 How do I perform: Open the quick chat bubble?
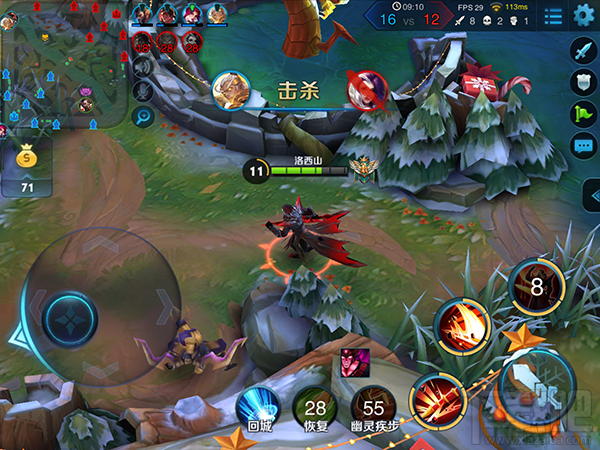(x=583, y=145)
